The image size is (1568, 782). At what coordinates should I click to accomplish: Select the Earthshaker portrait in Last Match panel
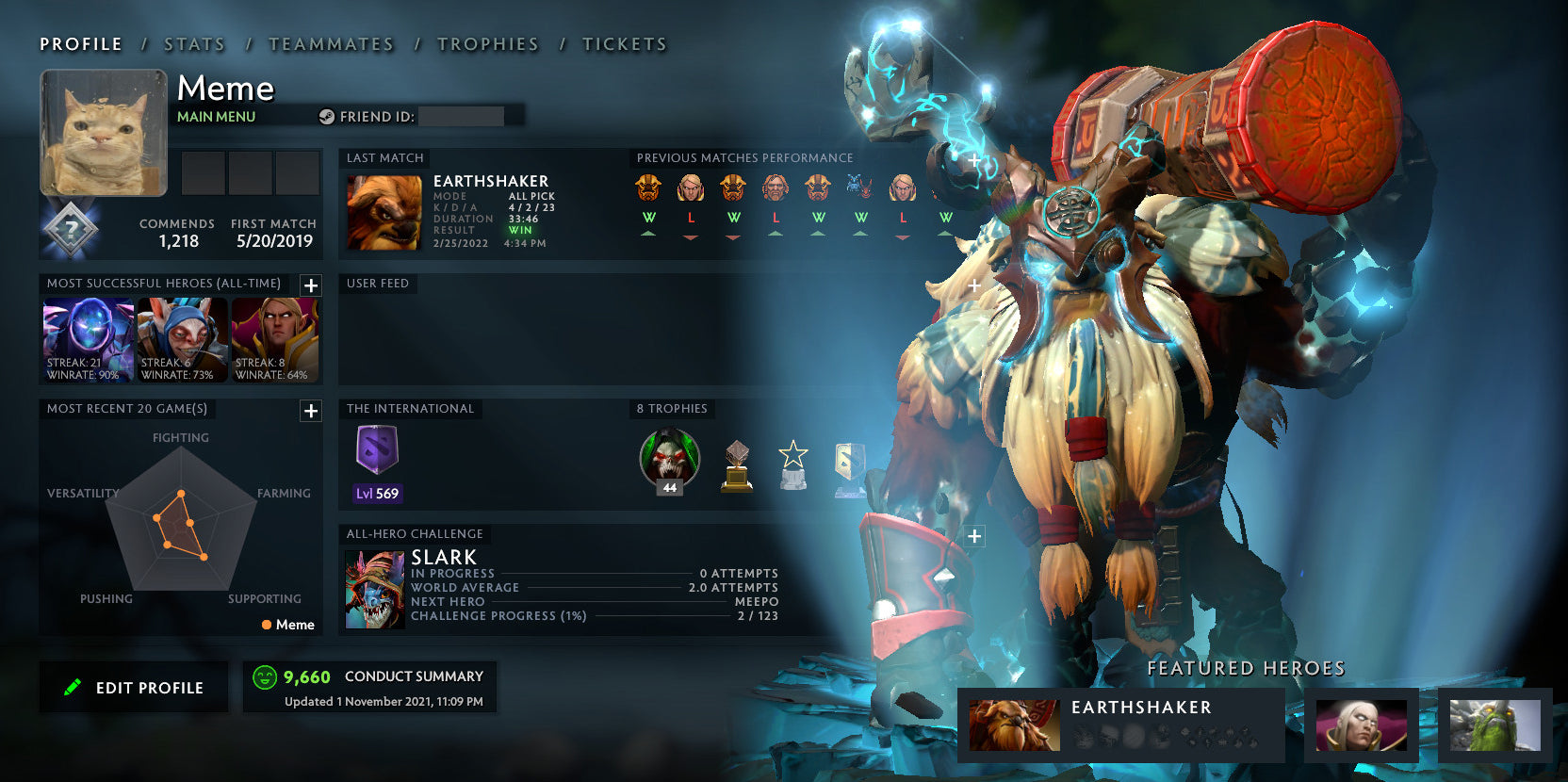click(x=382, y=212)
